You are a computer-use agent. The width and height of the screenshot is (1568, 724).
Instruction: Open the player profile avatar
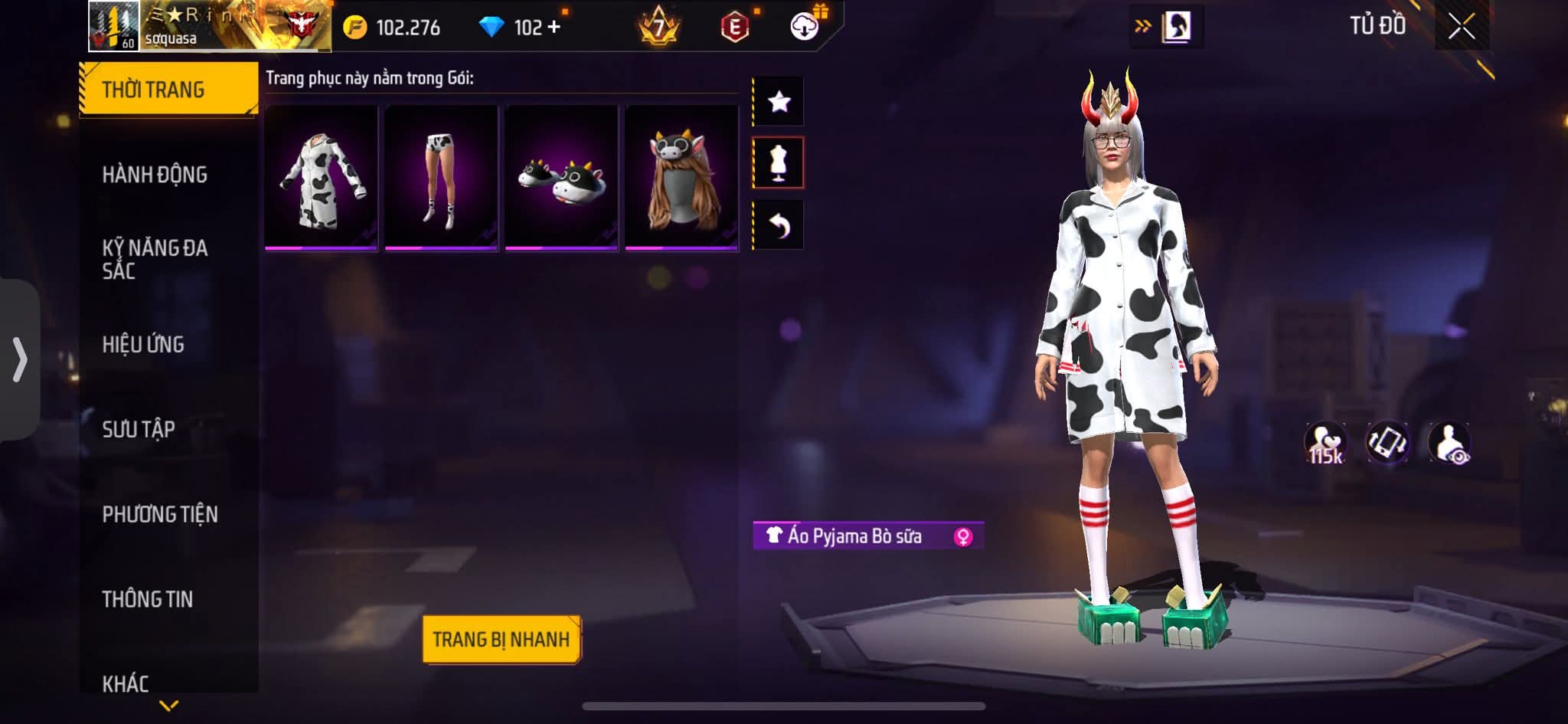point(113,26)
